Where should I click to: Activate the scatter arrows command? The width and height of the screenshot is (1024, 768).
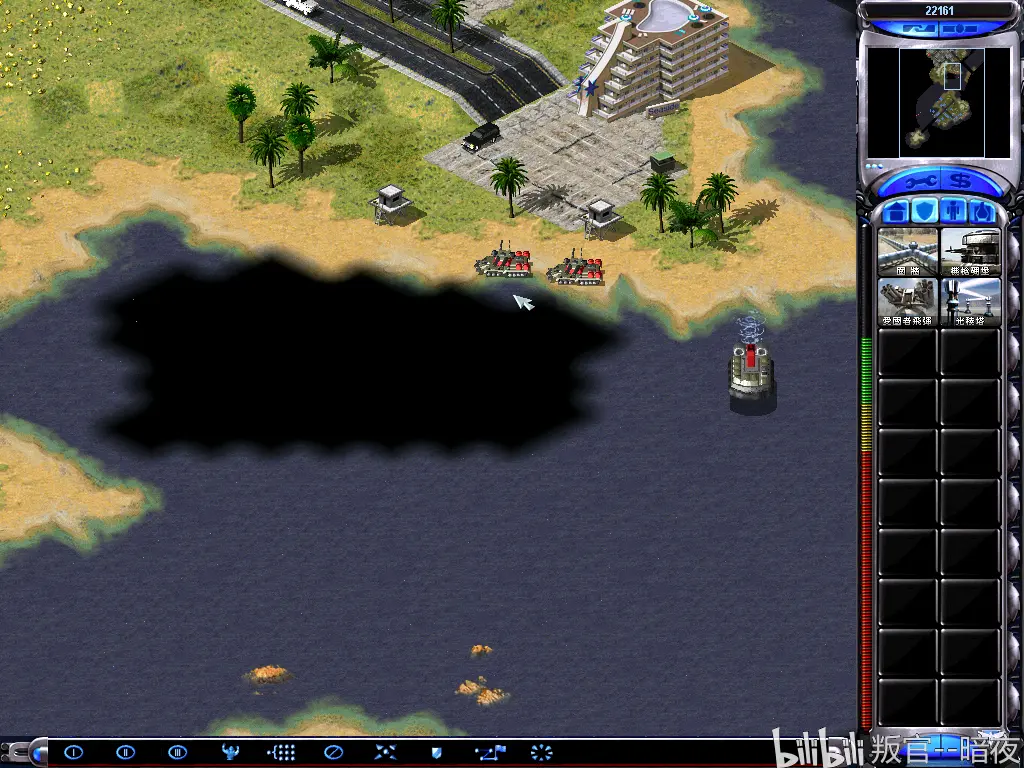click(x=386, y=752)
